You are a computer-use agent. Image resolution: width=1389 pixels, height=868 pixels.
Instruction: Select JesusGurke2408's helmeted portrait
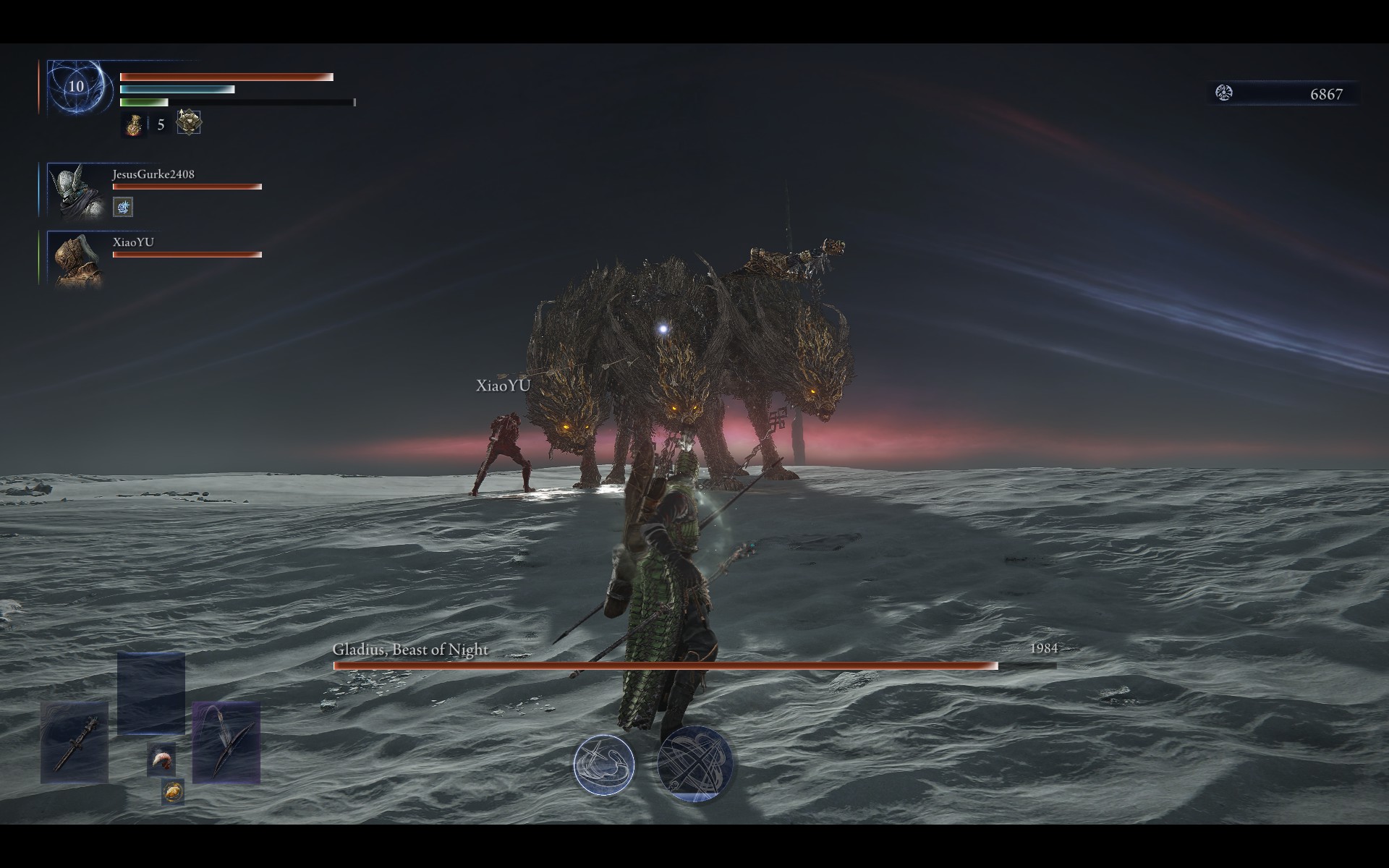76,191
